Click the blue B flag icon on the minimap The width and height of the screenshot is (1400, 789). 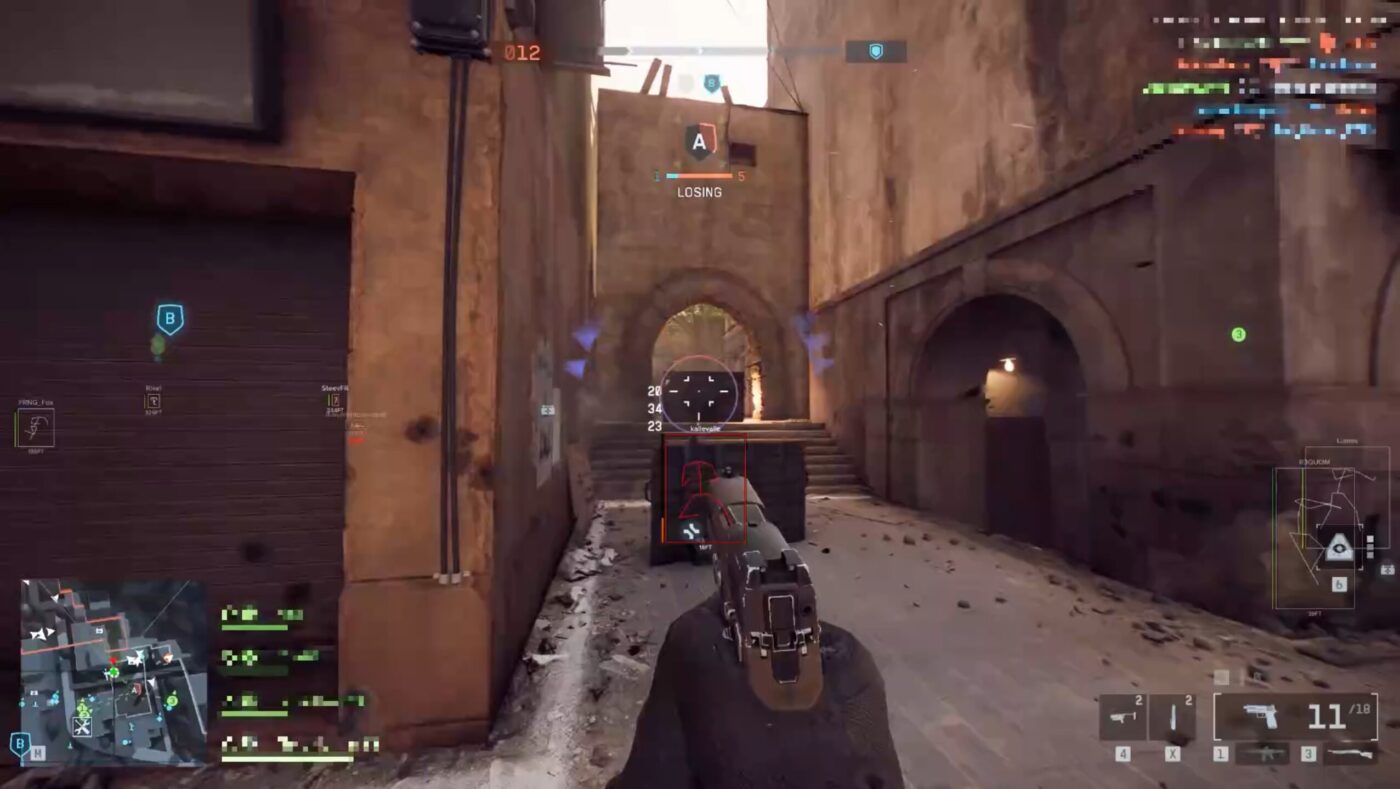pos(19,744)
